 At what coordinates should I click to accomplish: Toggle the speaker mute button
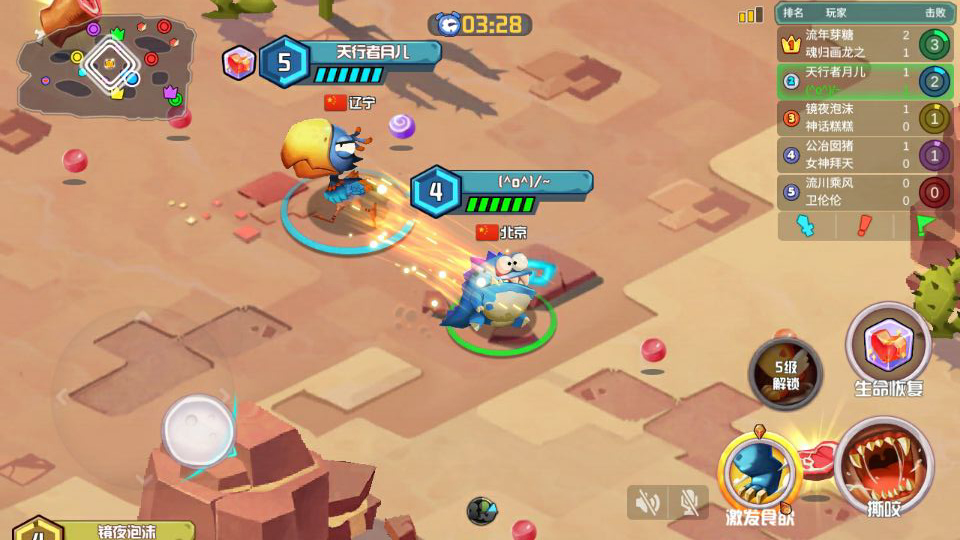[x=647, y=502]
